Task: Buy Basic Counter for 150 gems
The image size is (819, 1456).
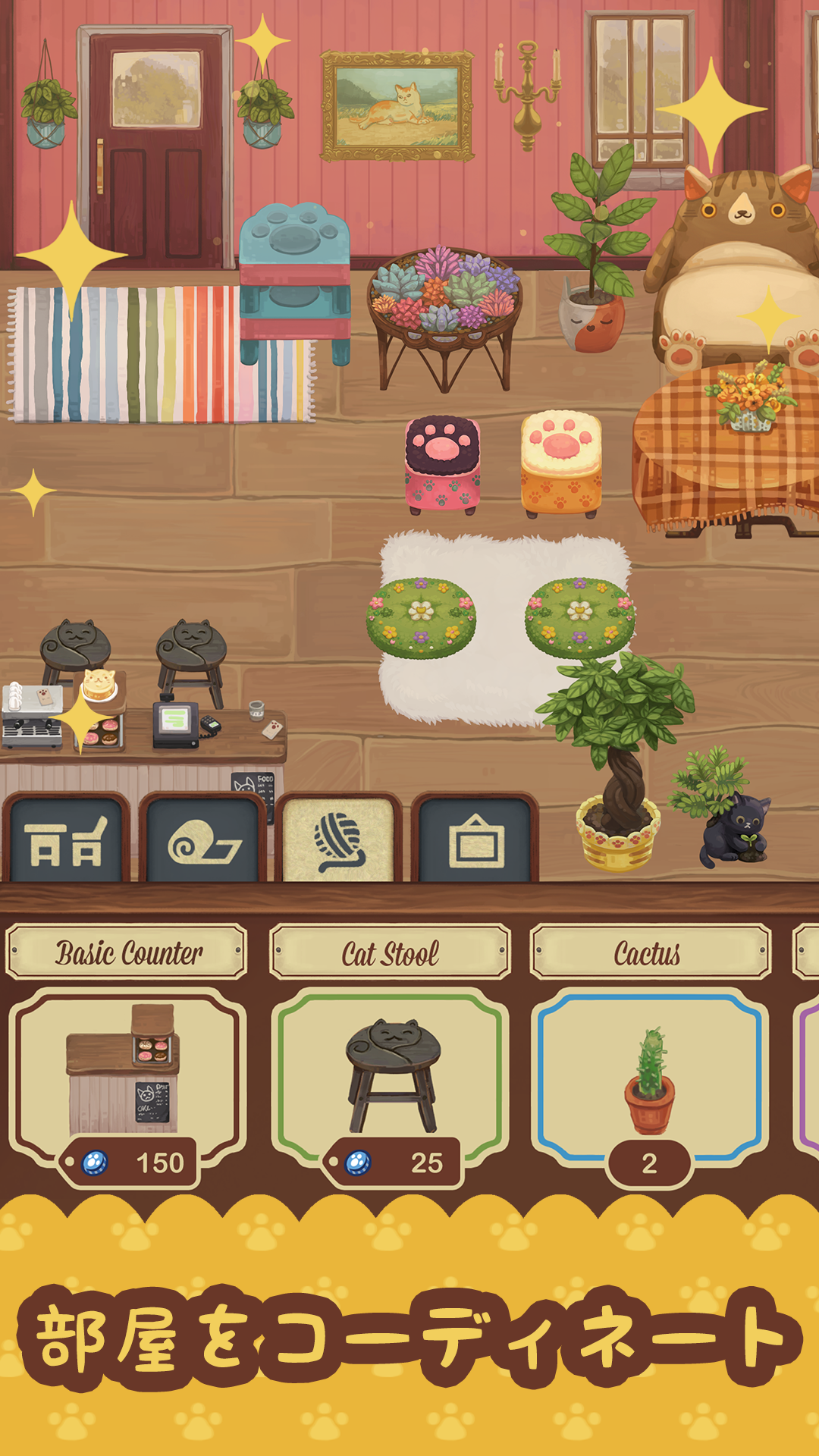Action: coord(130,1163)
